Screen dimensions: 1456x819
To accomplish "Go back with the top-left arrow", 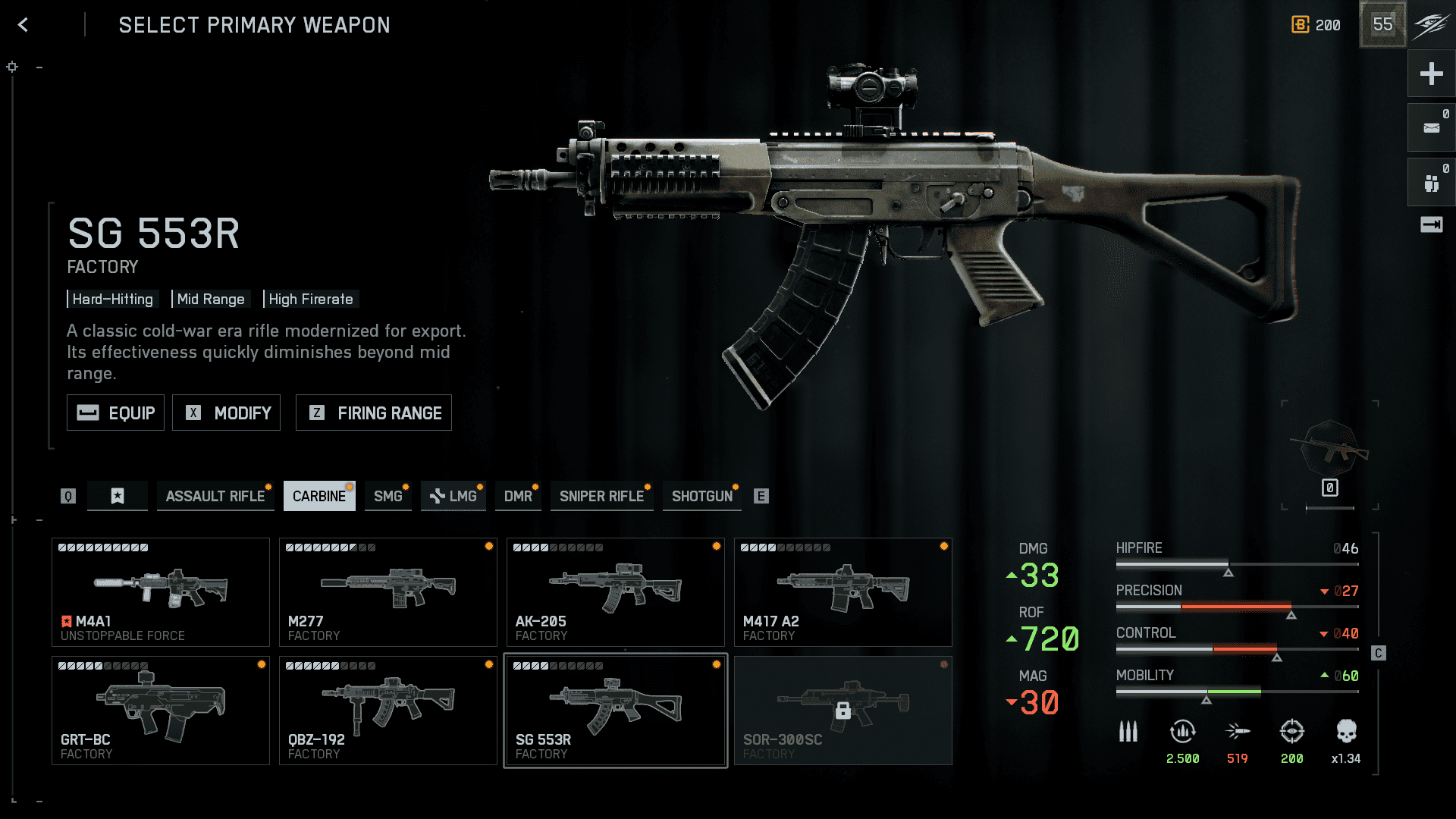I will (24, 25).
